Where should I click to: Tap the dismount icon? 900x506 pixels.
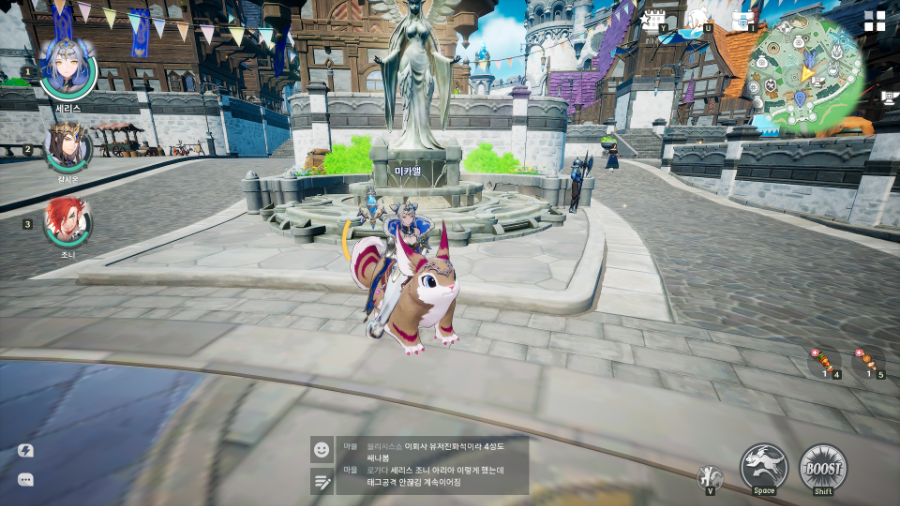tap(710, 475)
